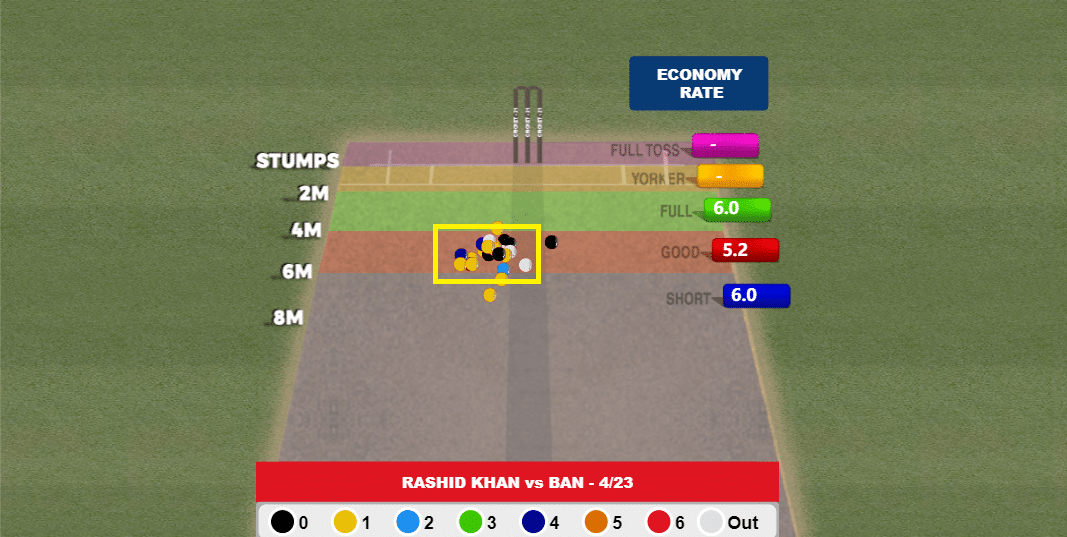Screen dimensions: 1067x537
Task: Choose the yellow 1 run legend entry
Action: pyautogui.click(x=345, y=522)
